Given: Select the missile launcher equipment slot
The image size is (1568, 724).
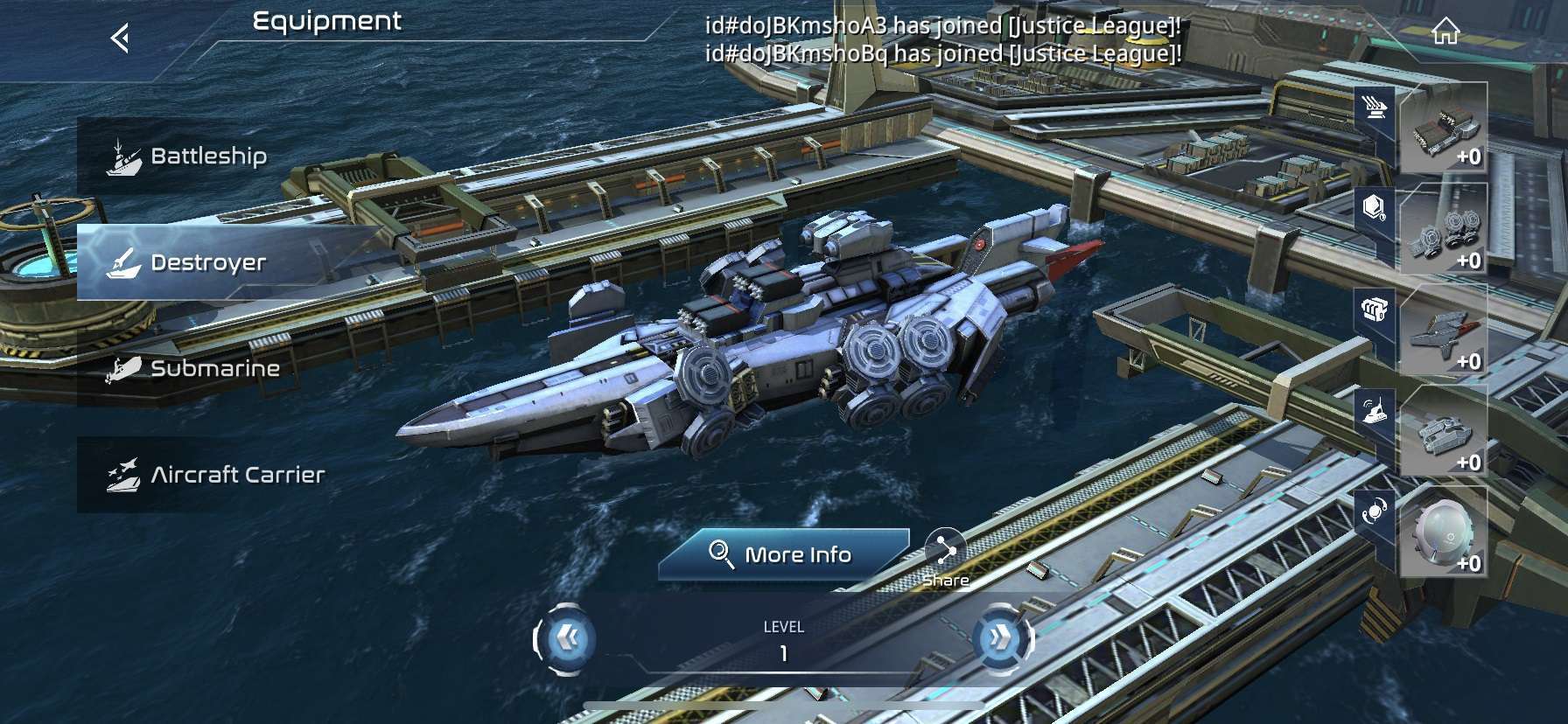Looking at the screenshot, I should click(x=1442, y=129).
